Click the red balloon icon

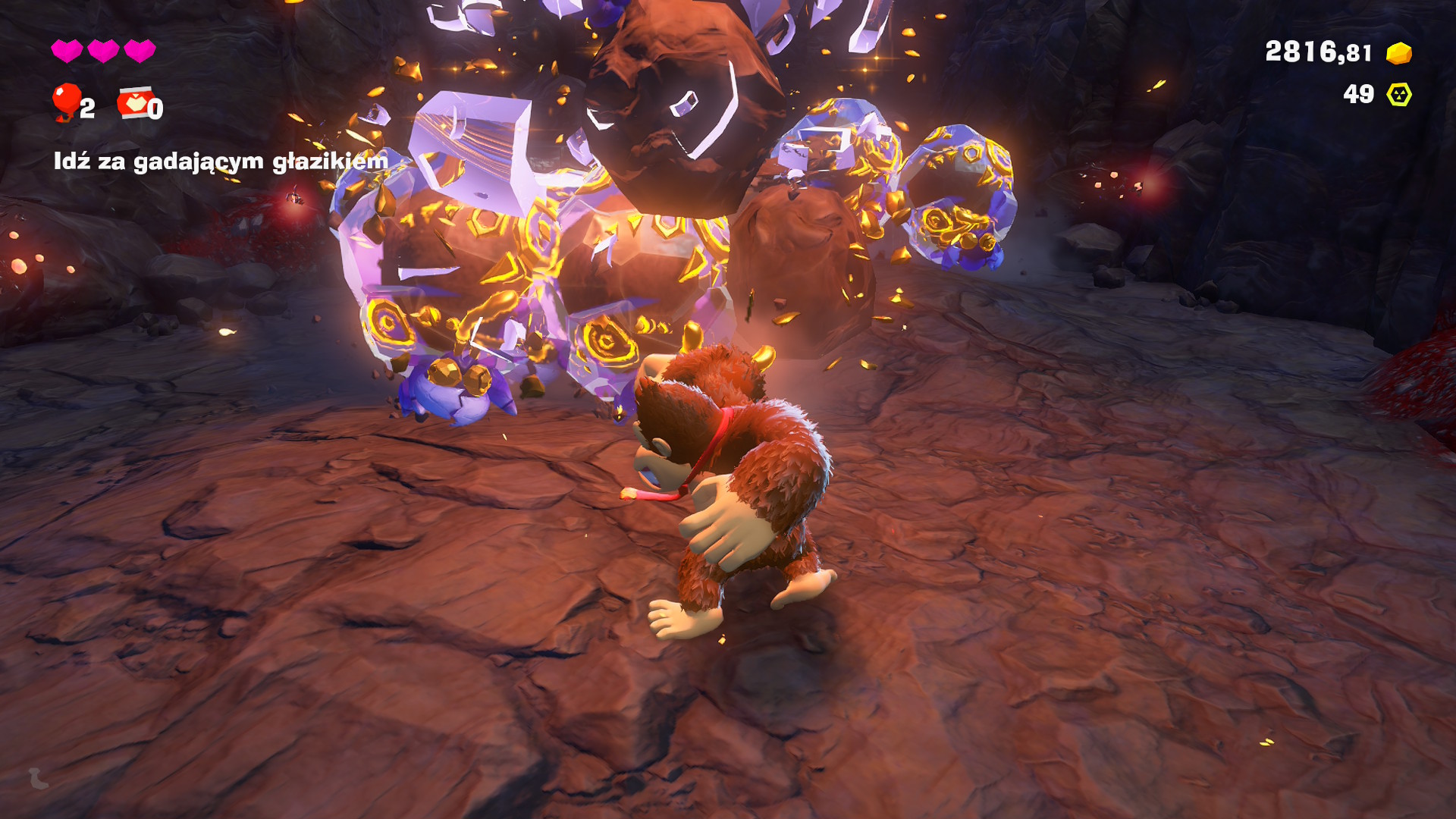(66, 101)
